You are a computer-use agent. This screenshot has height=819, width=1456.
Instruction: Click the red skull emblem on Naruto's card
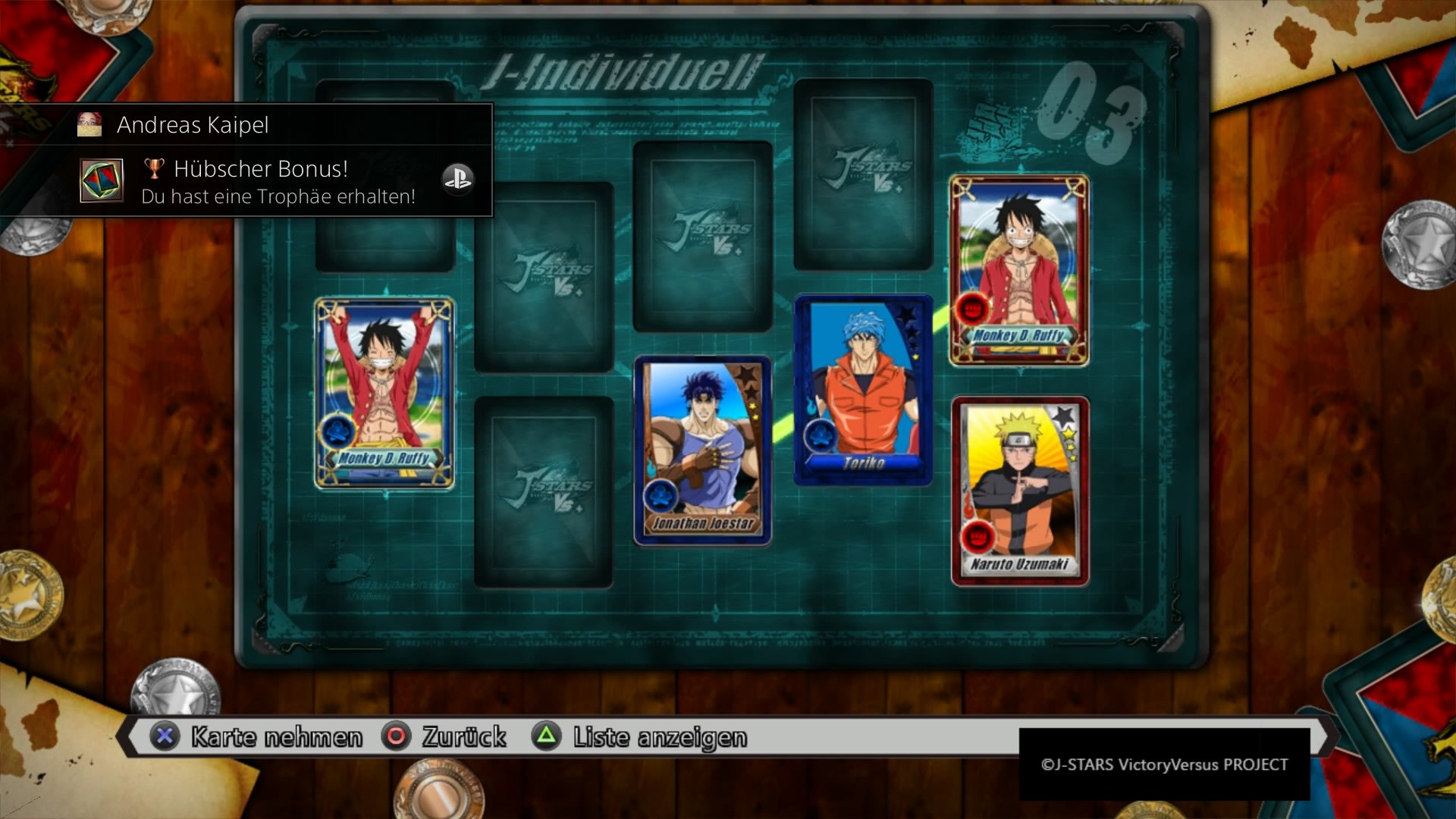(977, 538)
